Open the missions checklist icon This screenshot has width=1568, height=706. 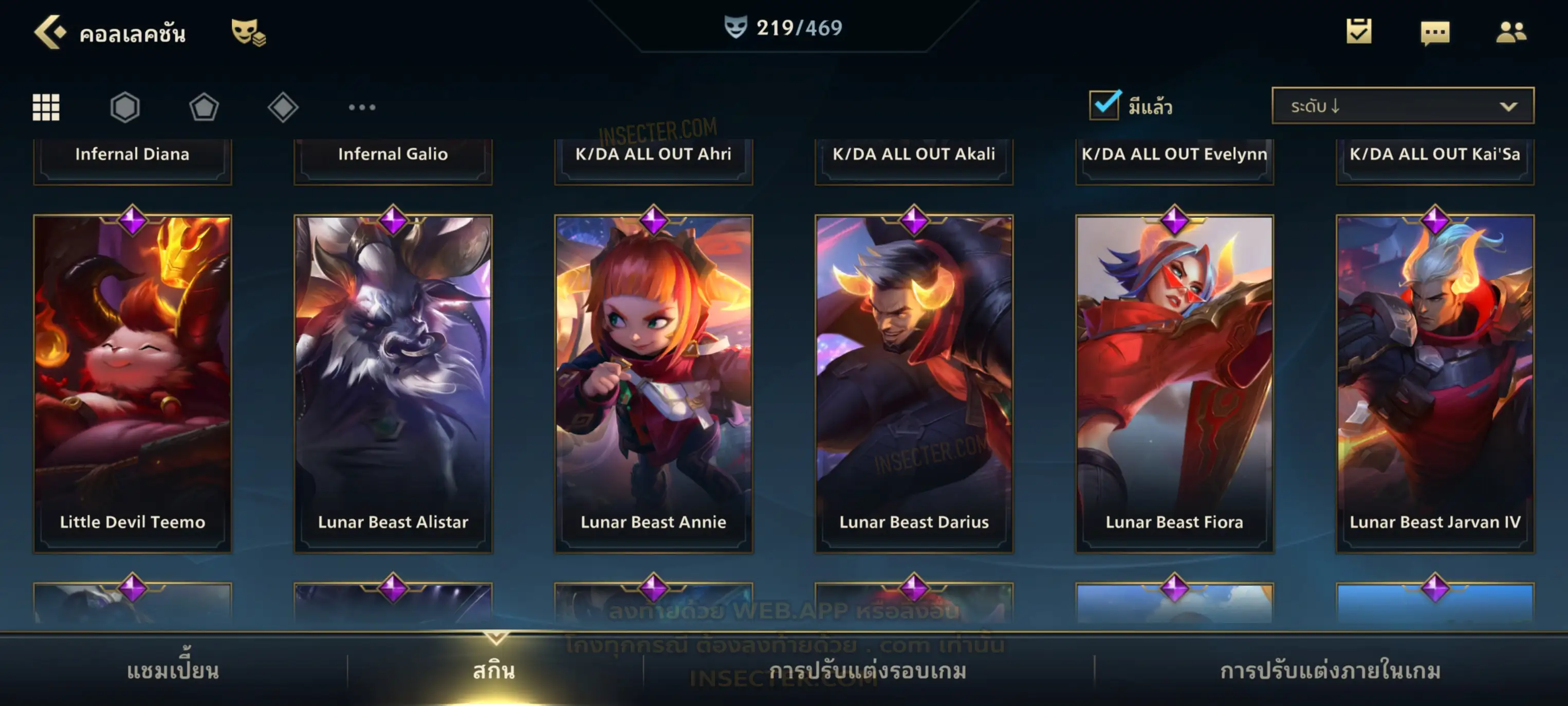1359,32
